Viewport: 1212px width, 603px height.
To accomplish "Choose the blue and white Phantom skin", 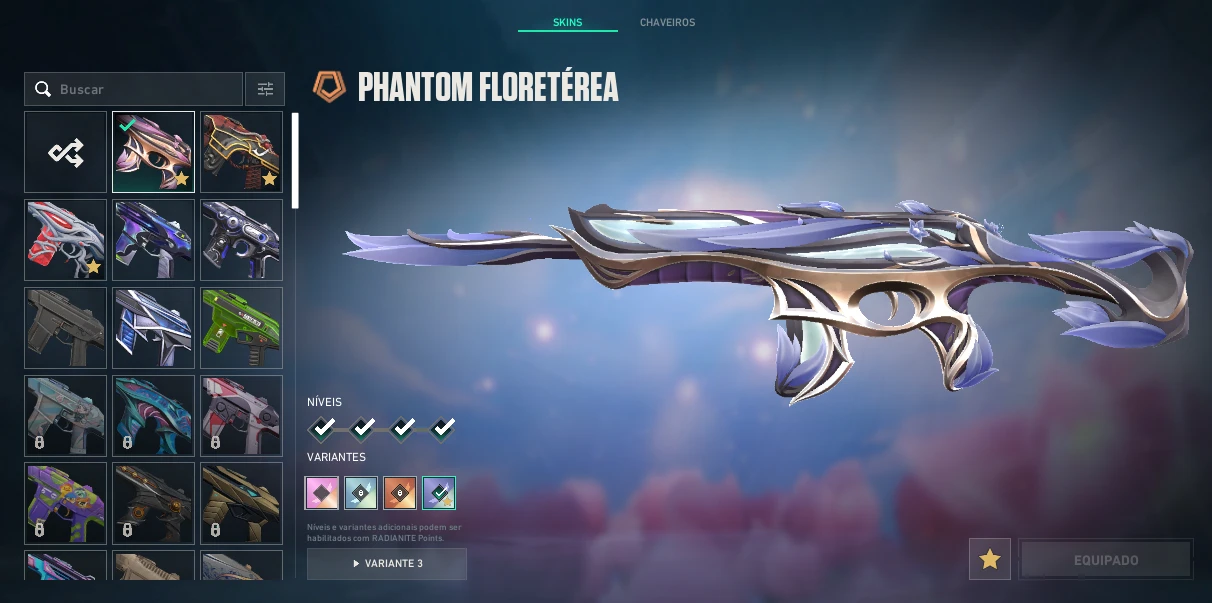I will [x=153, y=328].
